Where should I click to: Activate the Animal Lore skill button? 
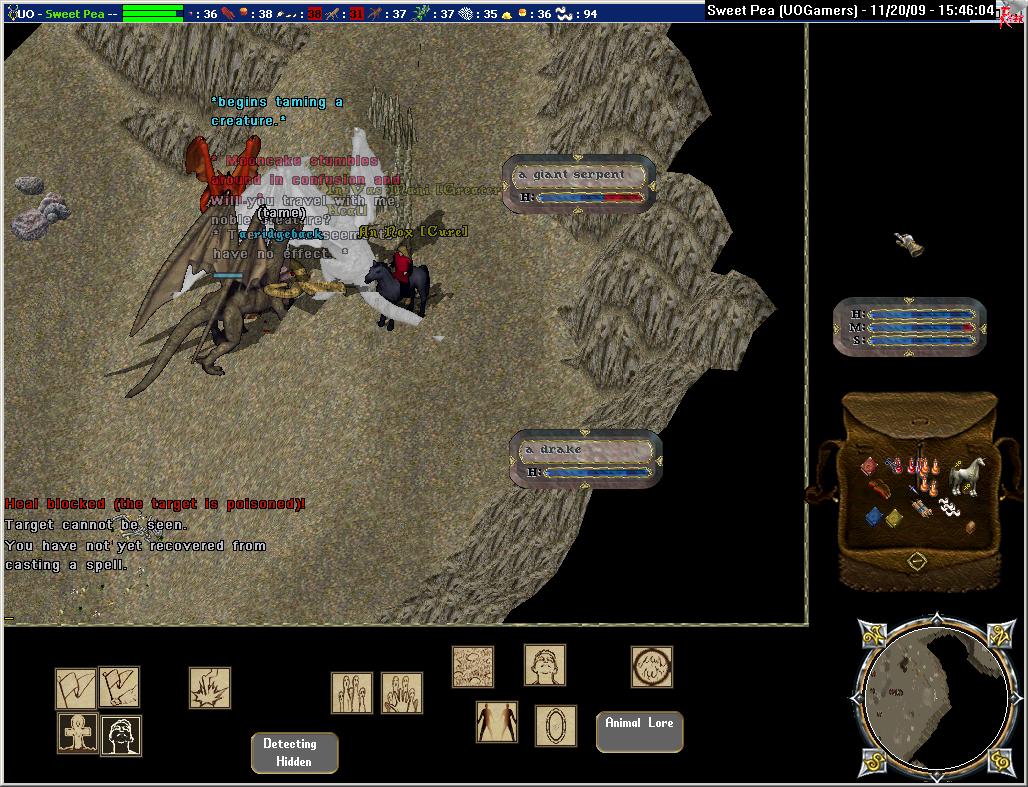[639, 731]
